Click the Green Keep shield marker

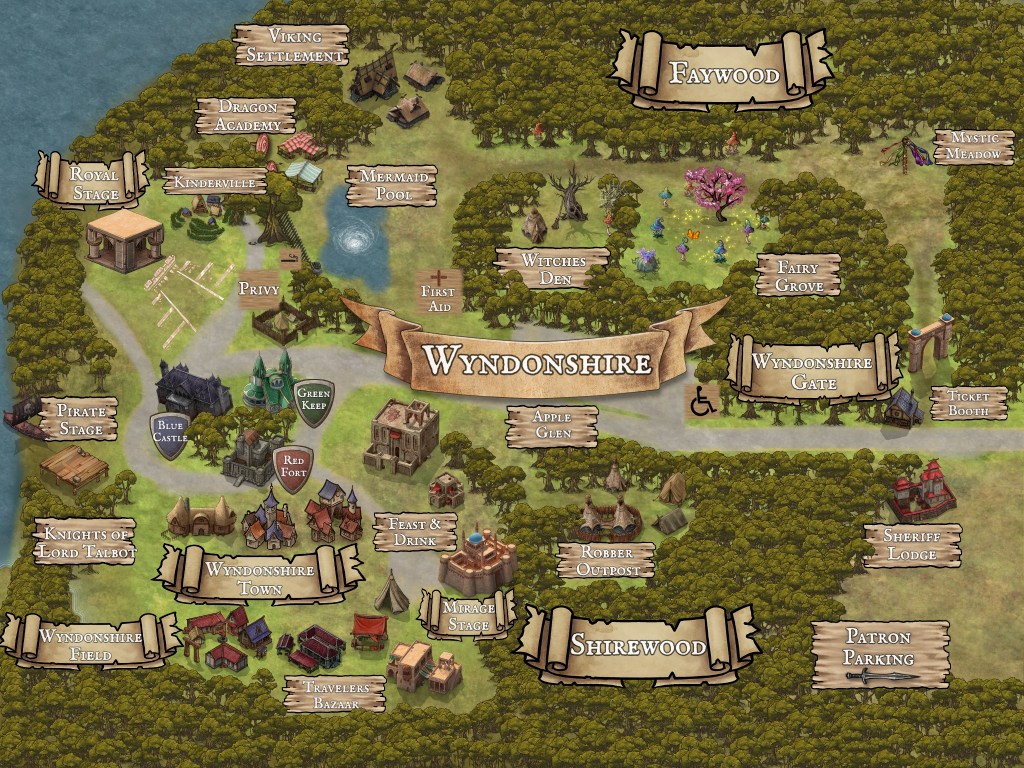click(314, 401)
